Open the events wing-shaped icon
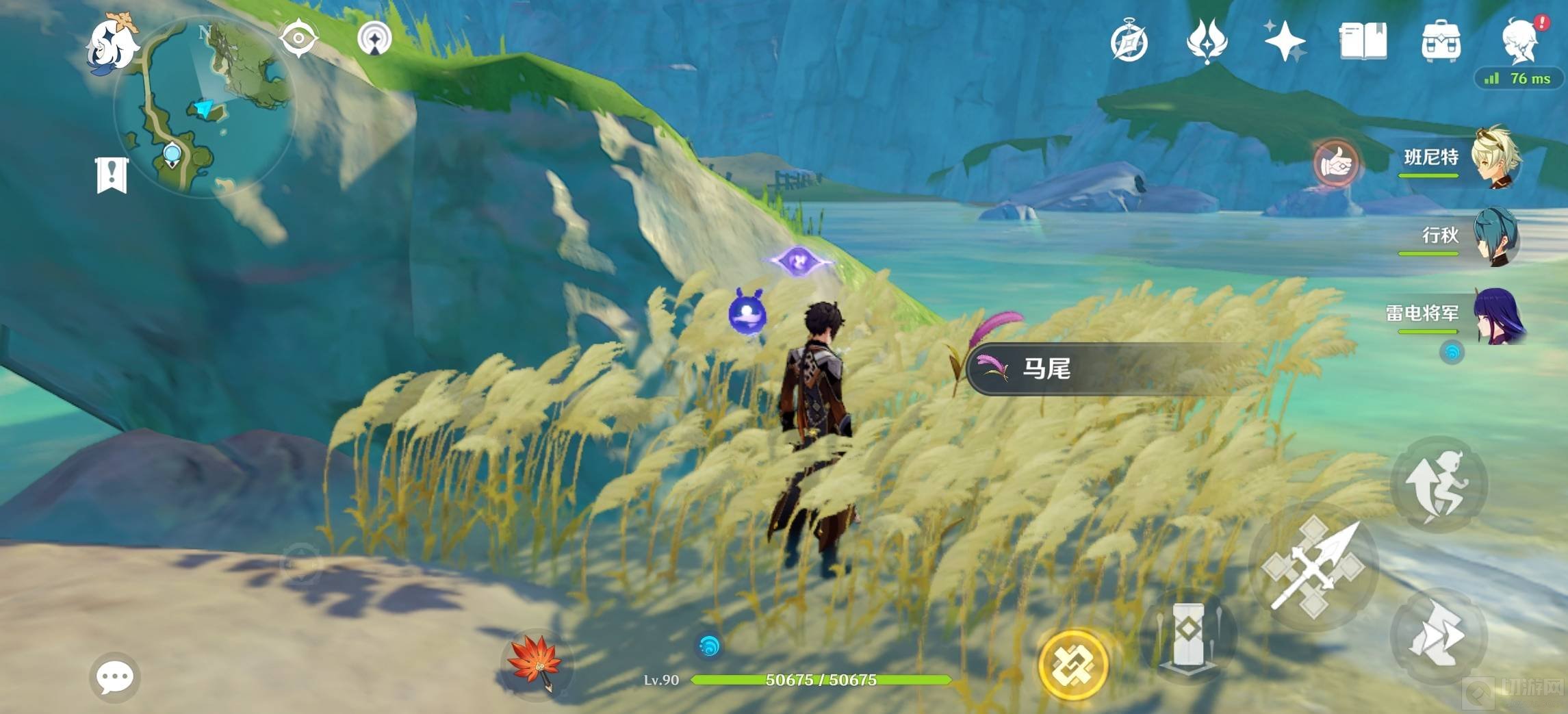Image resolution: width=1568 pixels, height=714 pixels. click(x=1207, y=41)
